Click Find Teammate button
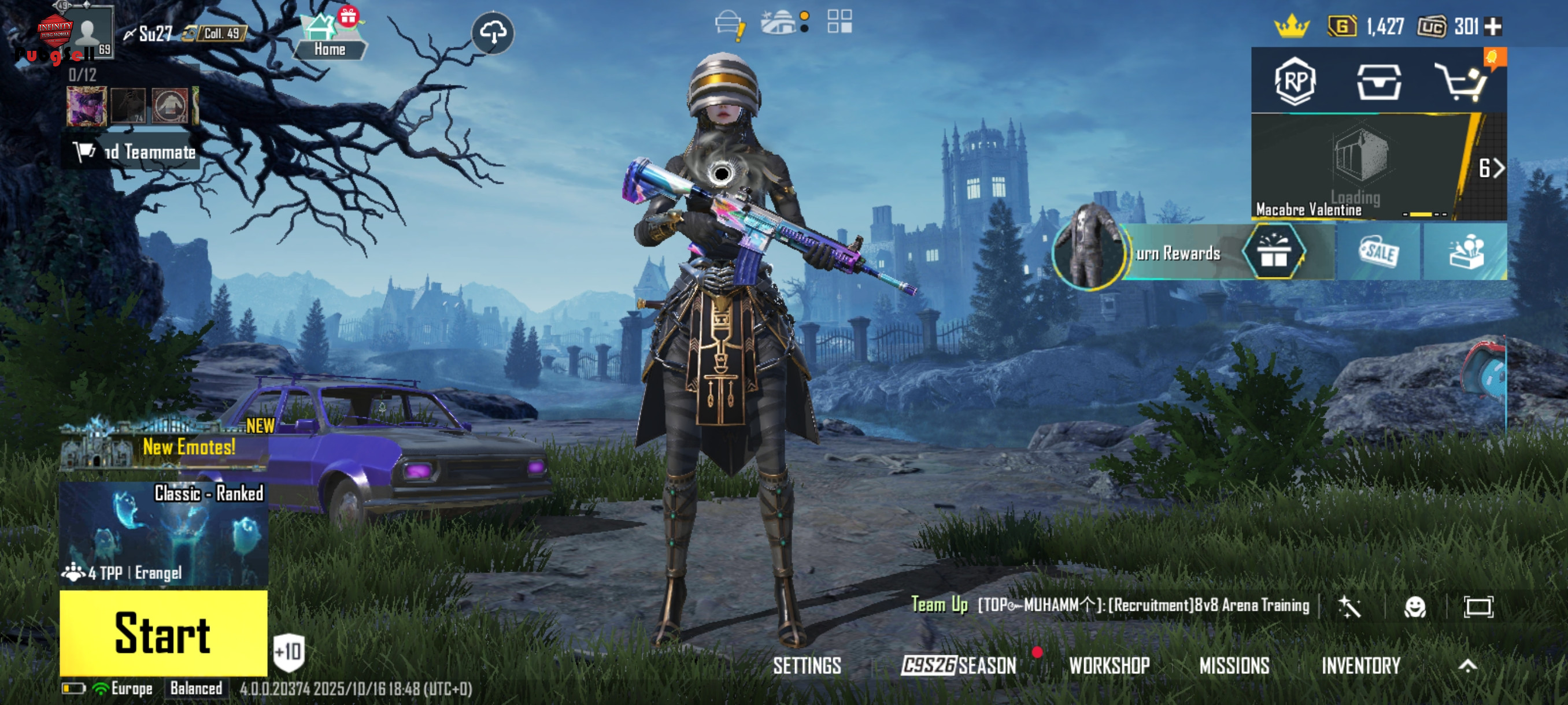1568x705 pixels. click(x=134, y=152)
